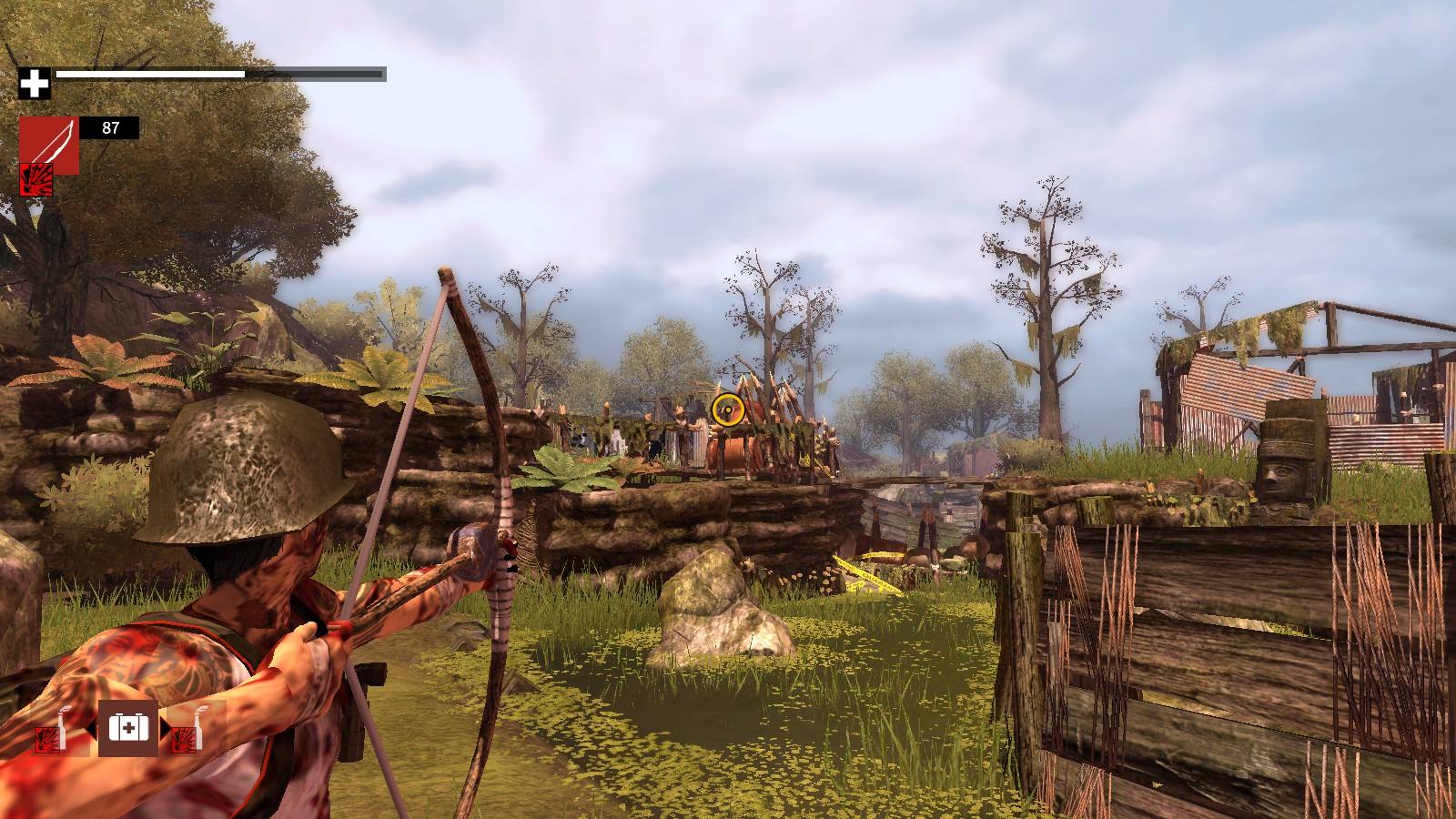1456x819 pixels.
Task: Select the bow weapon icon
Action: coord(49,145)
